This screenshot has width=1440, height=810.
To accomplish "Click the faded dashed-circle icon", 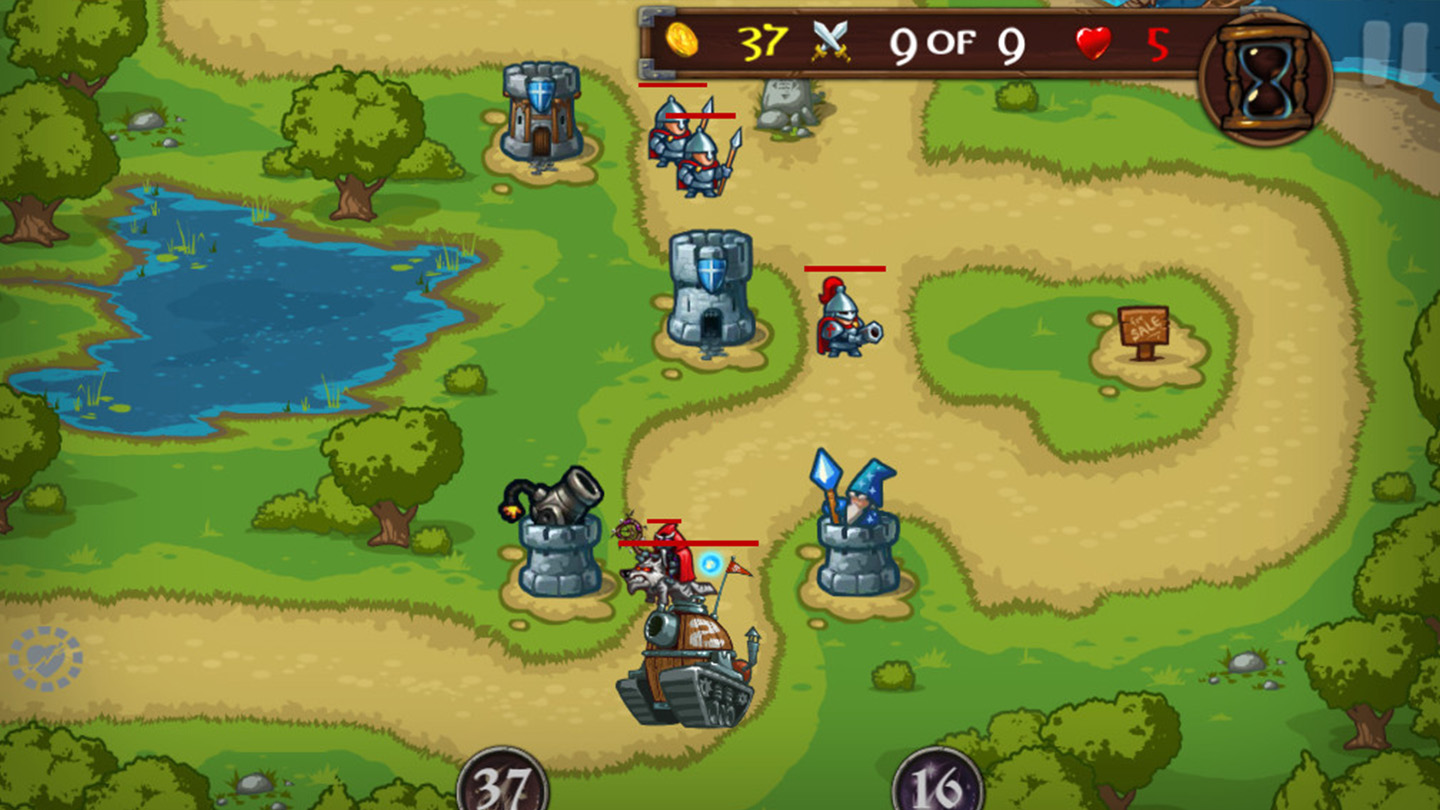I will tap(45, 659).
